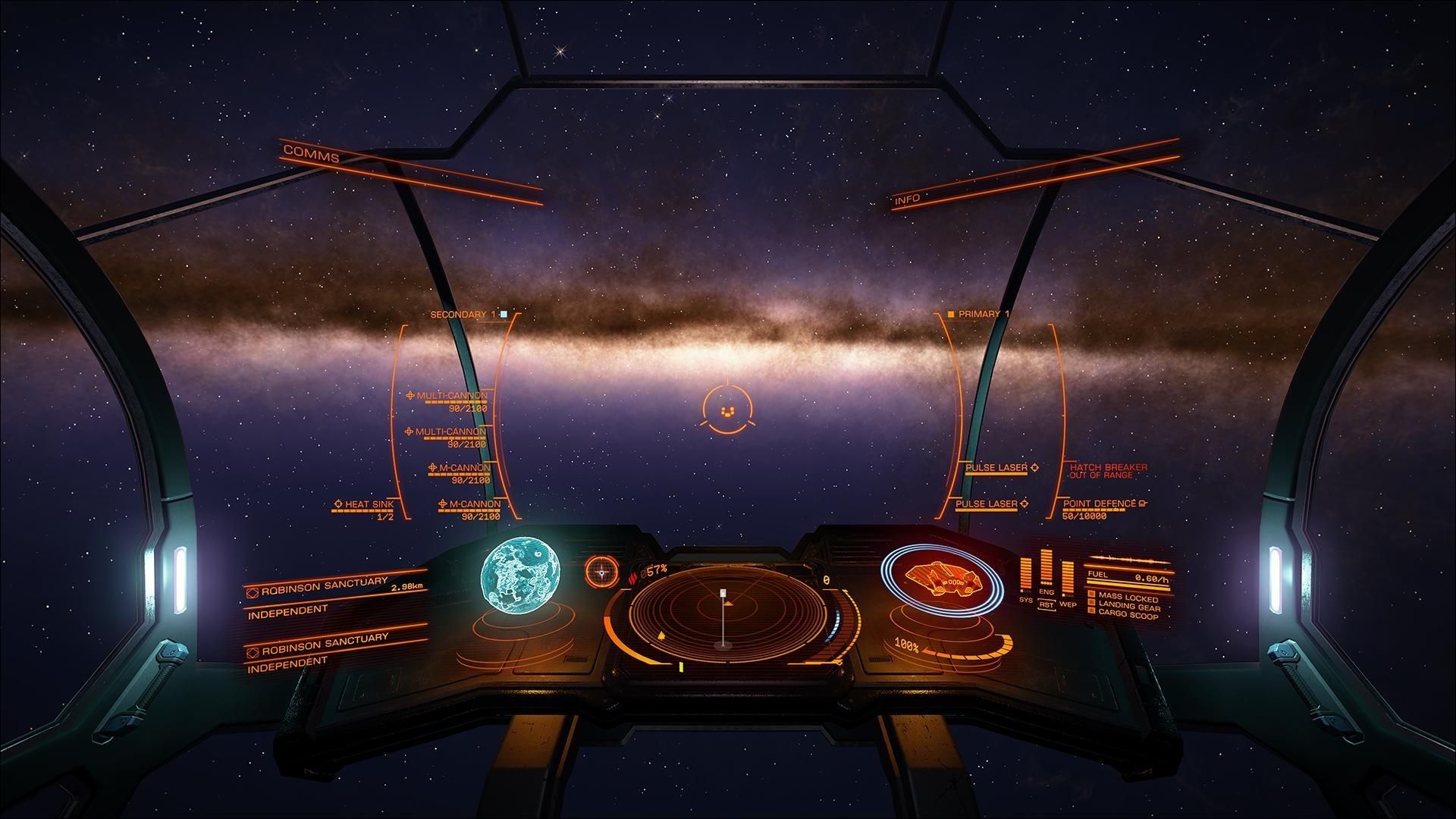Screen dimensions: 1456x819
Task: Select the target planet hologram
Action: 522,575
